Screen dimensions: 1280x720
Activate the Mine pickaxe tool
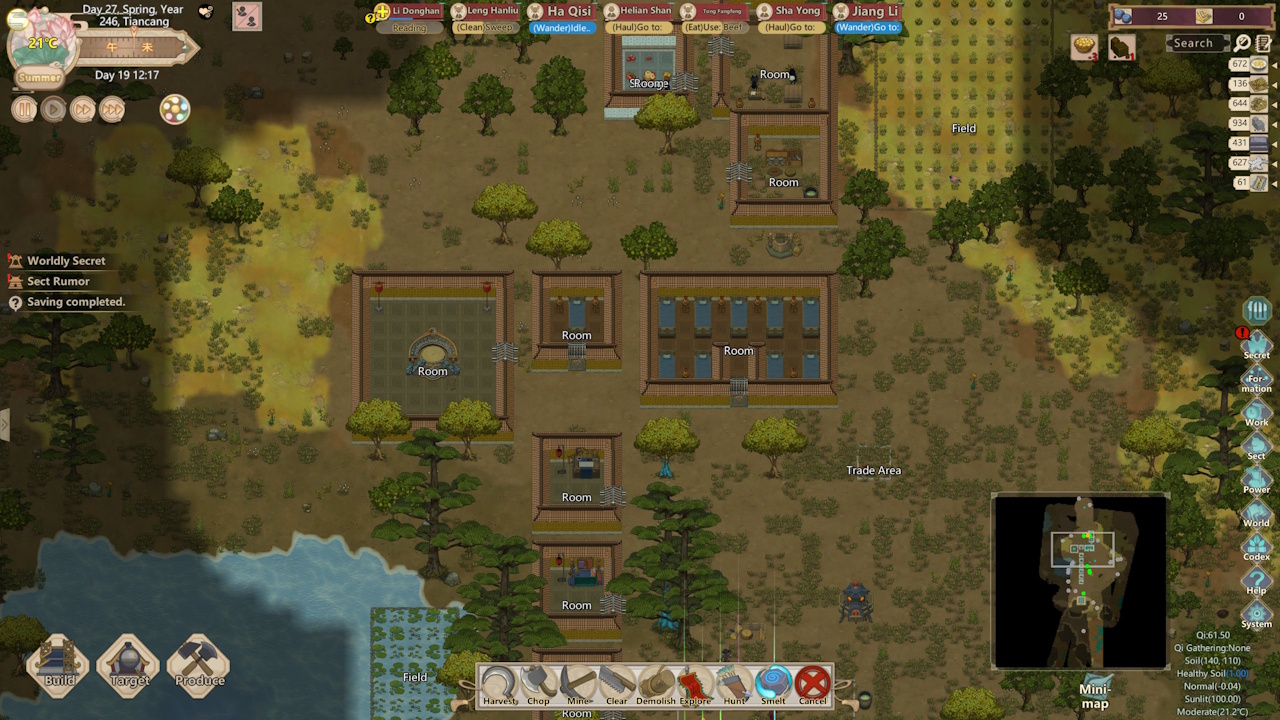tap(577, 684)
